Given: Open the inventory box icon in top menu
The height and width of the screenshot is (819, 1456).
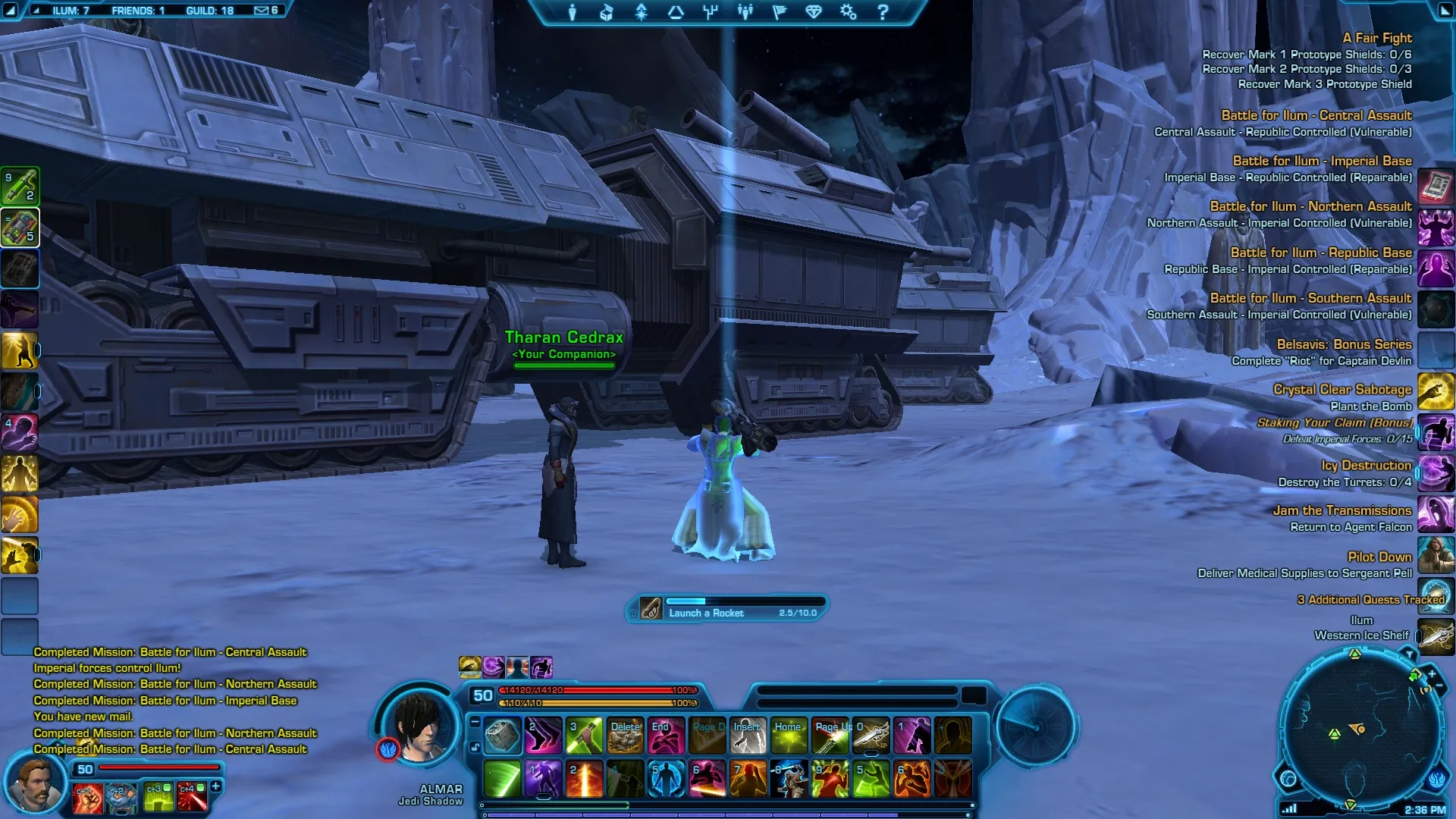Looking at the screenshot, I should click(x=607, y=12).
